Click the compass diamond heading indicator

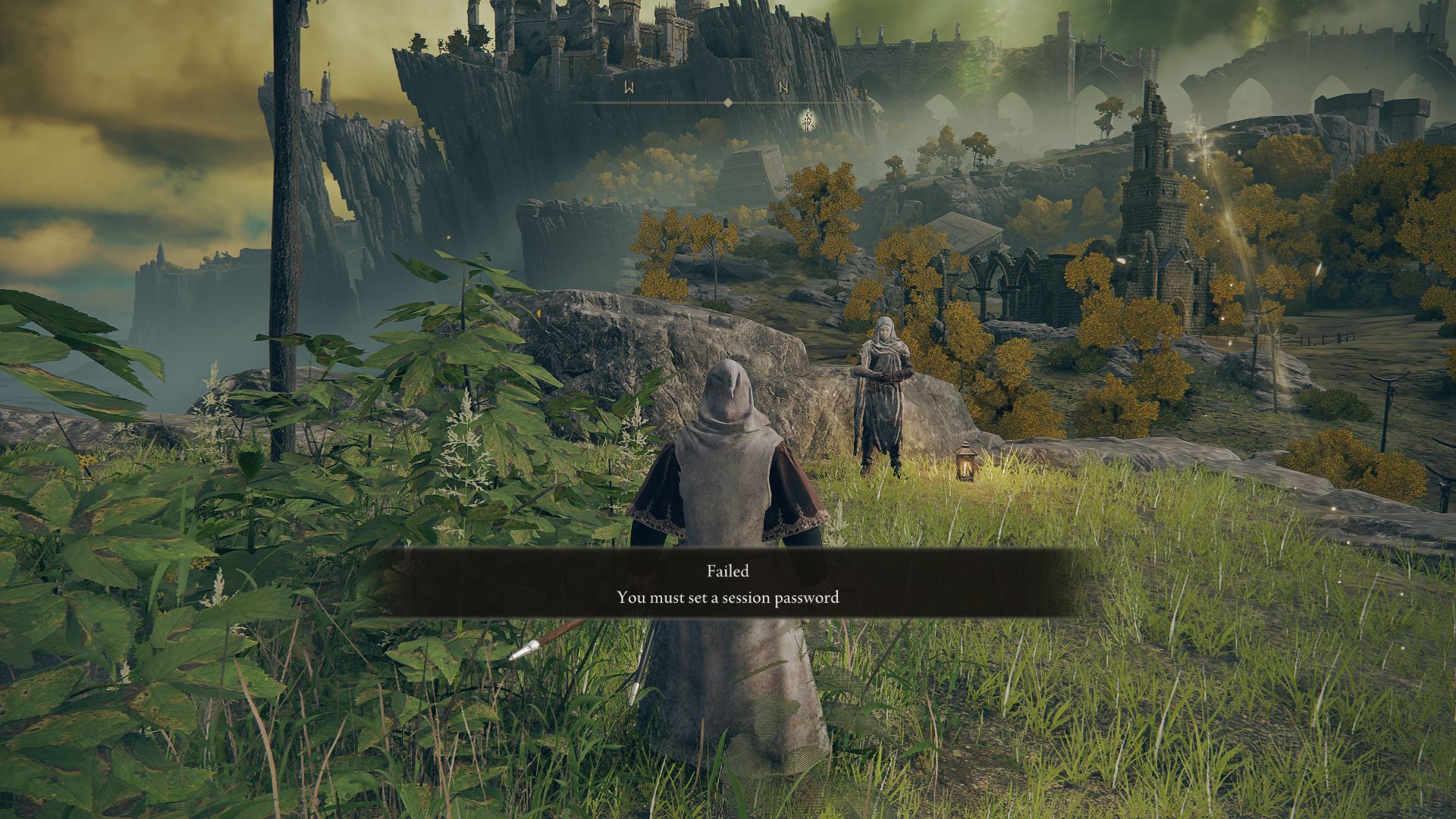[x=727, y=102]
